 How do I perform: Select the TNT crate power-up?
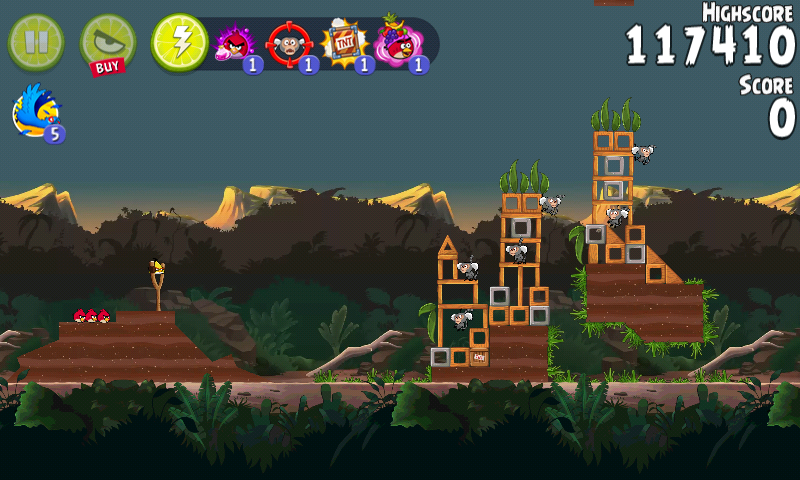click(343, 43)
